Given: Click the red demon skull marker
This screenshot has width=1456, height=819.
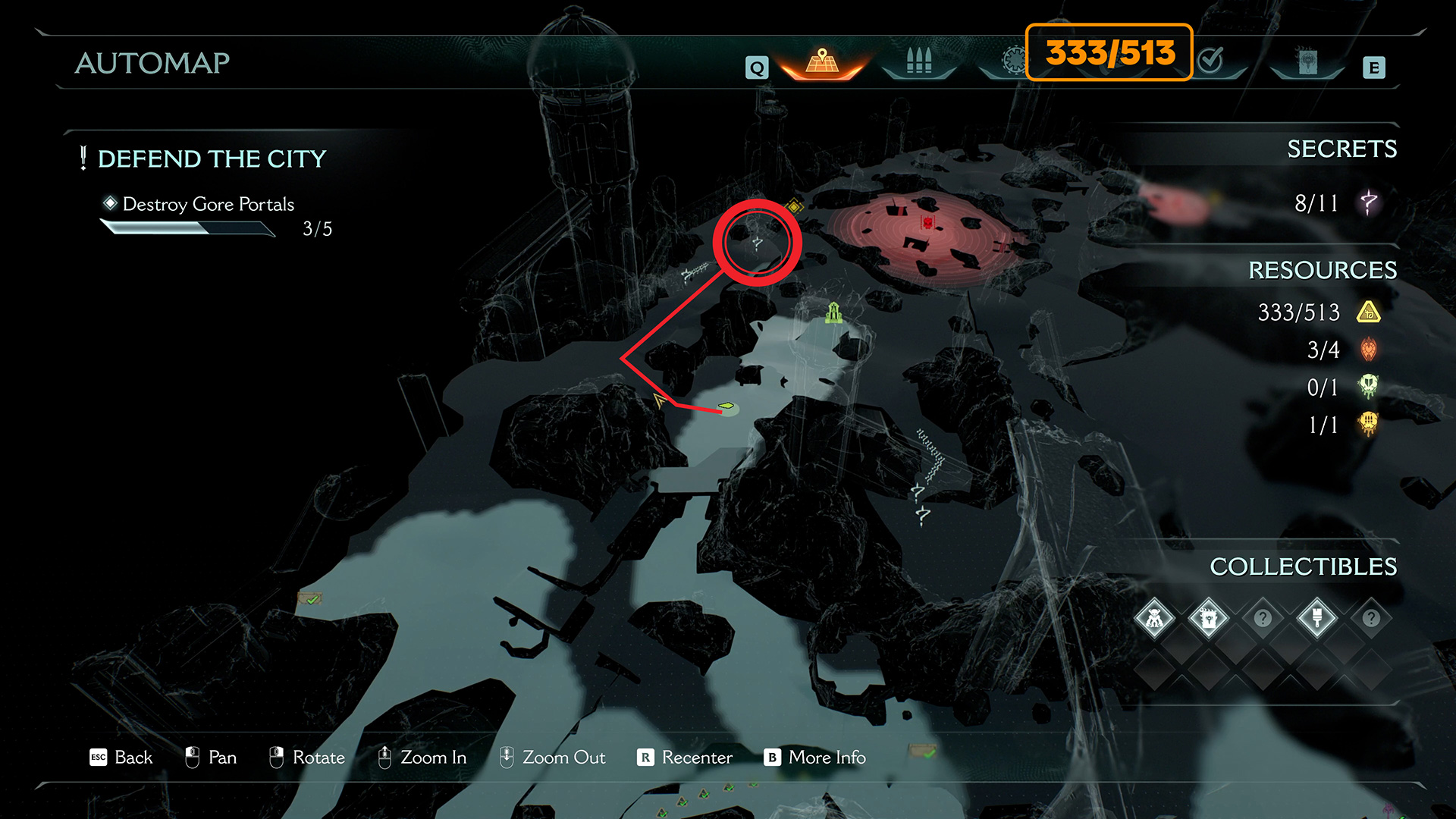Looking at the screenshot, I should point(927,221).
